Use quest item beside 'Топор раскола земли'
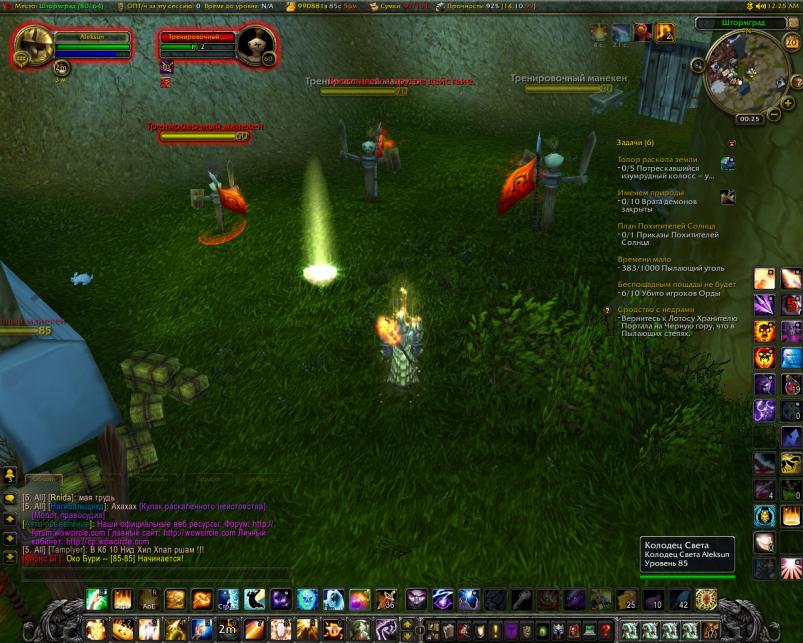Image resolution: width=803 pixels, height=643 pixels. pos(728,165)
